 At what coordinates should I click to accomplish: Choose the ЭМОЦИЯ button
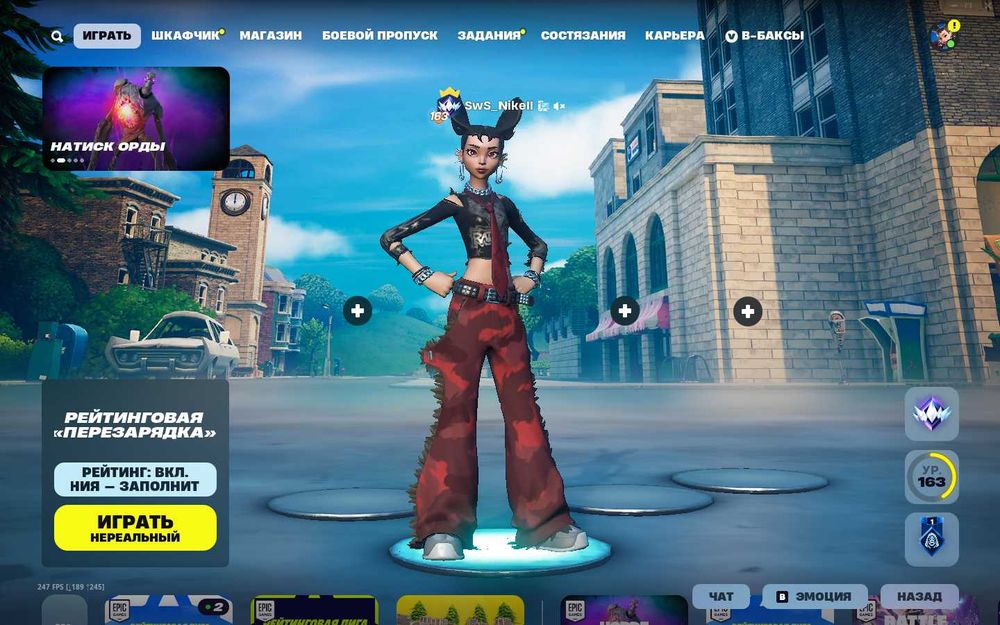813,597
